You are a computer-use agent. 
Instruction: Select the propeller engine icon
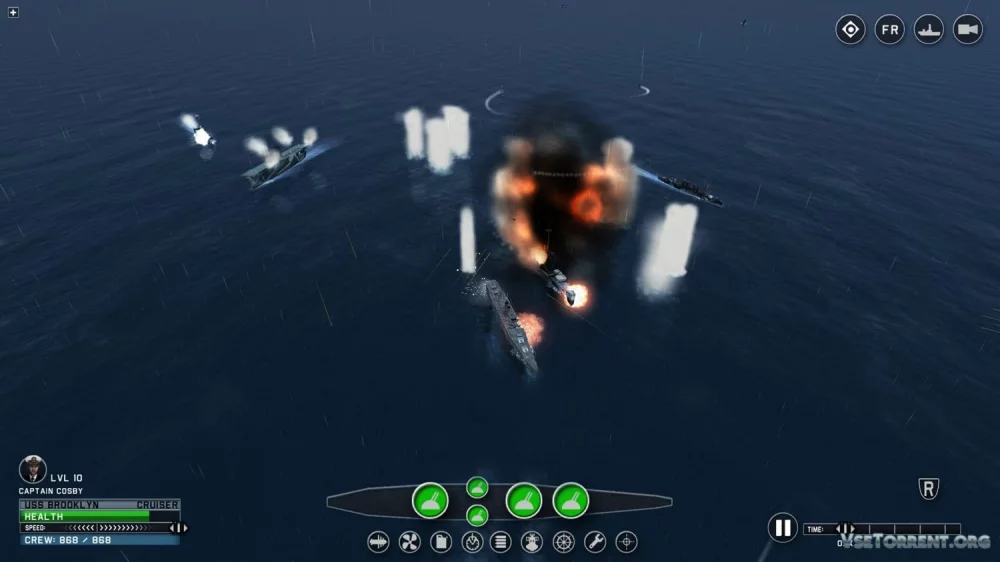[409, 542]
